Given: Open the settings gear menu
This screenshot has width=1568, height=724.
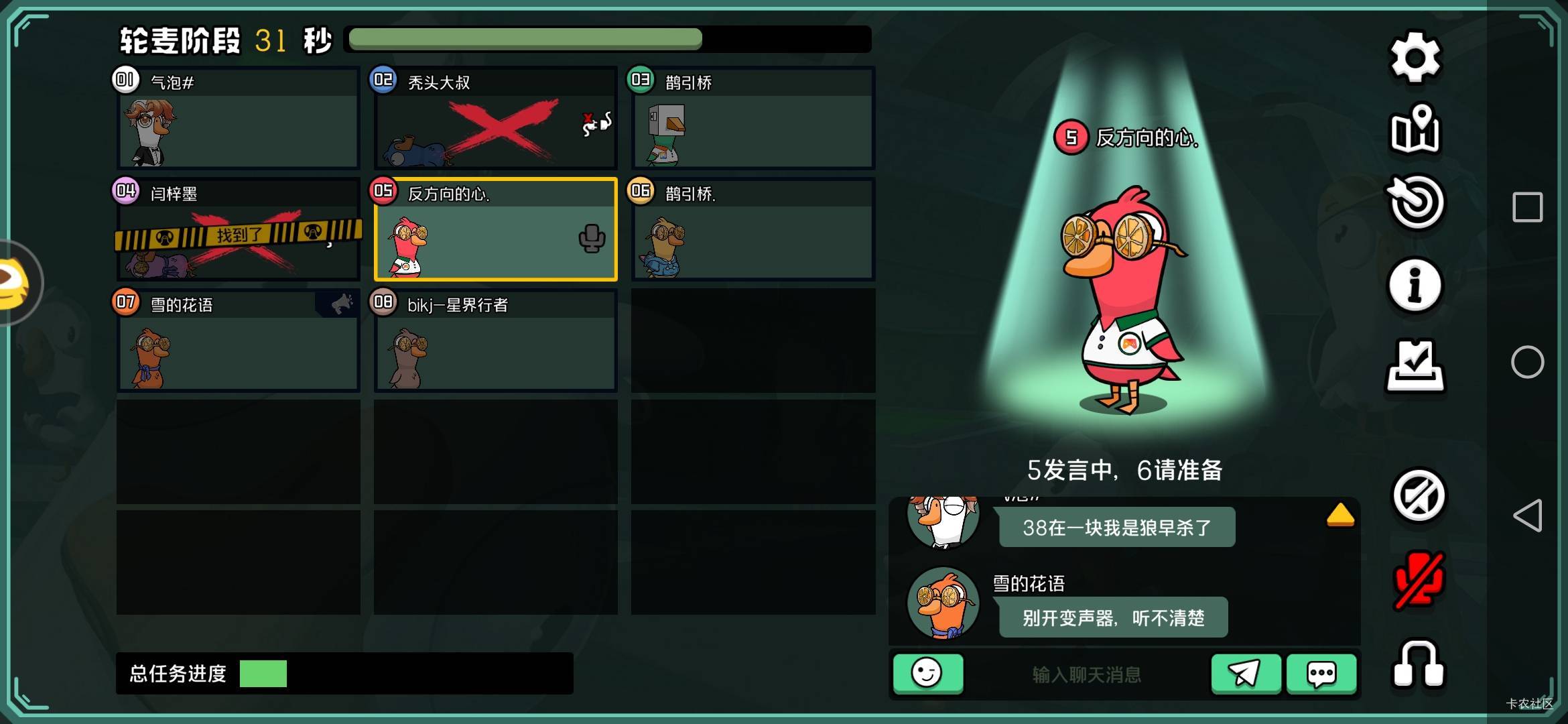Looking at the screenshot, I should (1417, 55).
